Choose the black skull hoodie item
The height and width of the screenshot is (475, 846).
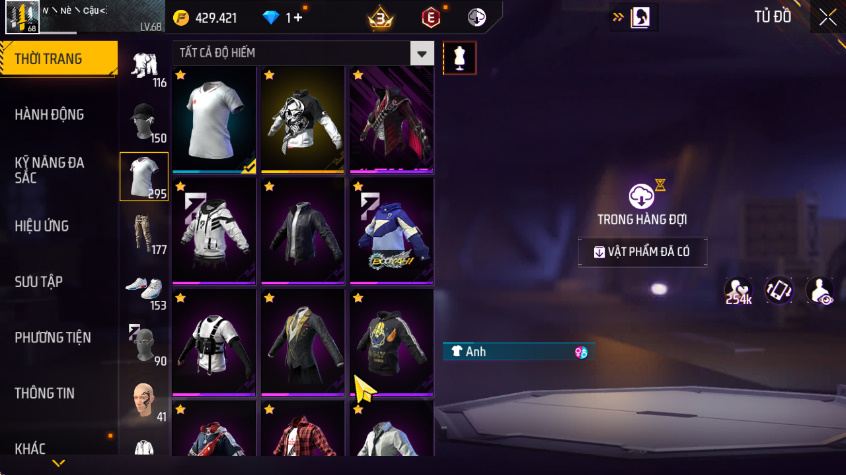coord(303,121)
